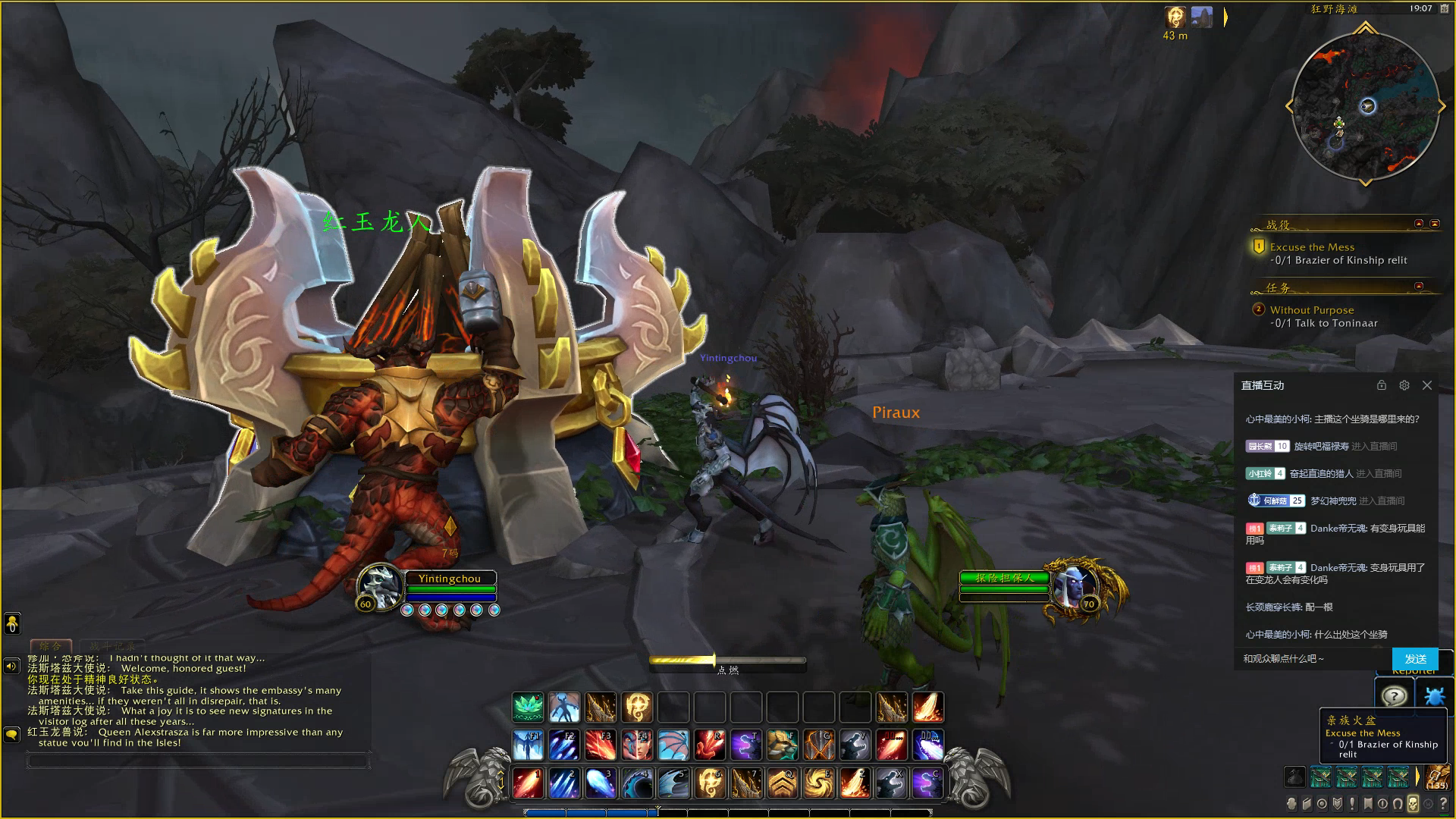1456x819 pixels.
Task: Type in the stream chat message field
Action: point(1312,659)
